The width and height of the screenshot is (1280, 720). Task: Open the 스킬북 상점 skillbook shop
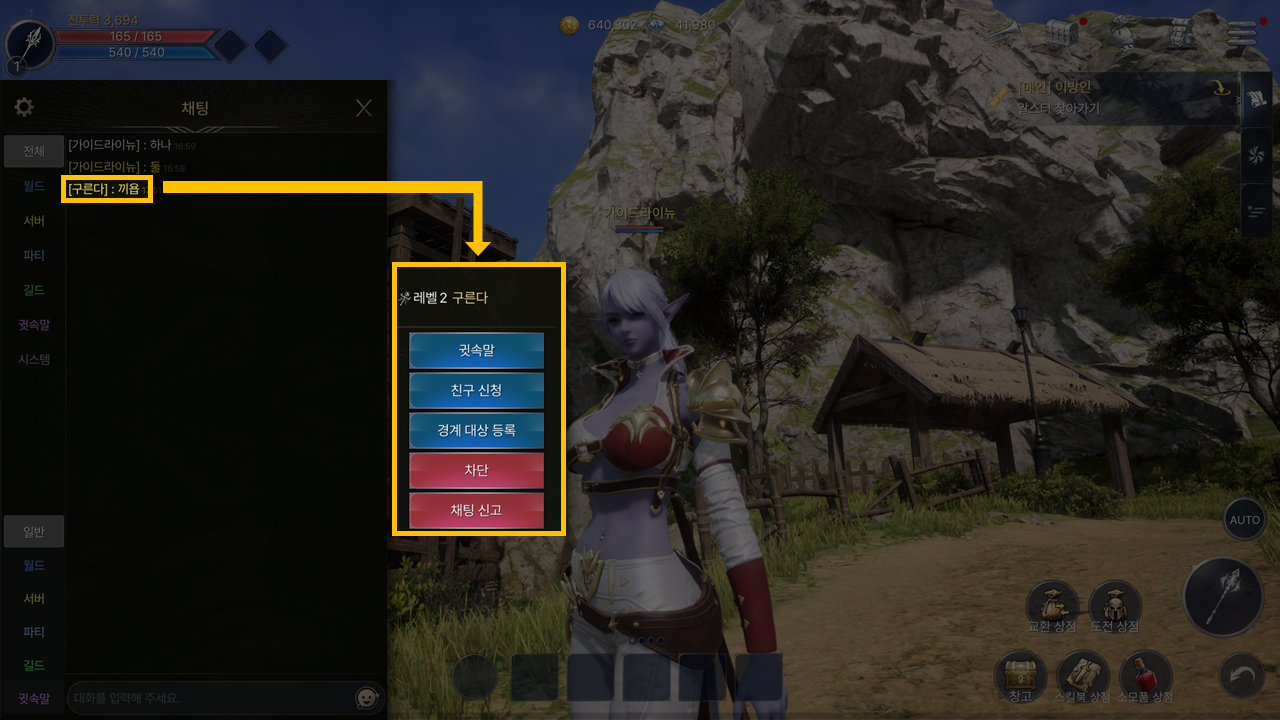pos(1083,675)
